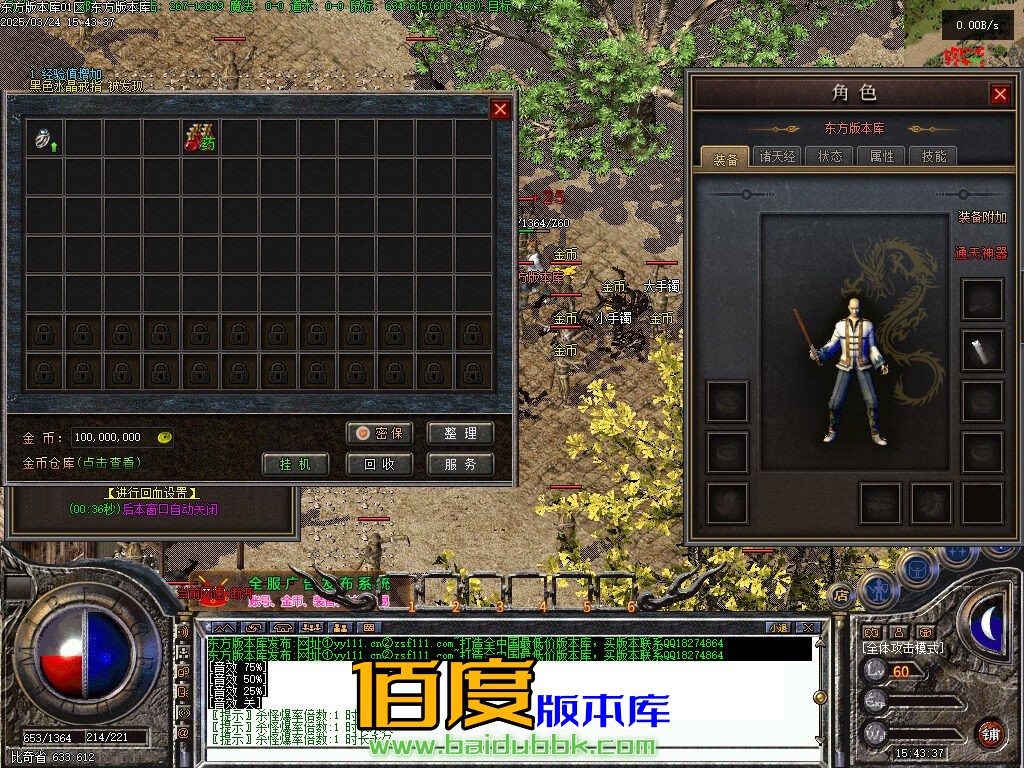The width and height of the screenshot is (1024, 768).
Task: Select the red 药 potion bundle
Action: (x=200, y=138)
